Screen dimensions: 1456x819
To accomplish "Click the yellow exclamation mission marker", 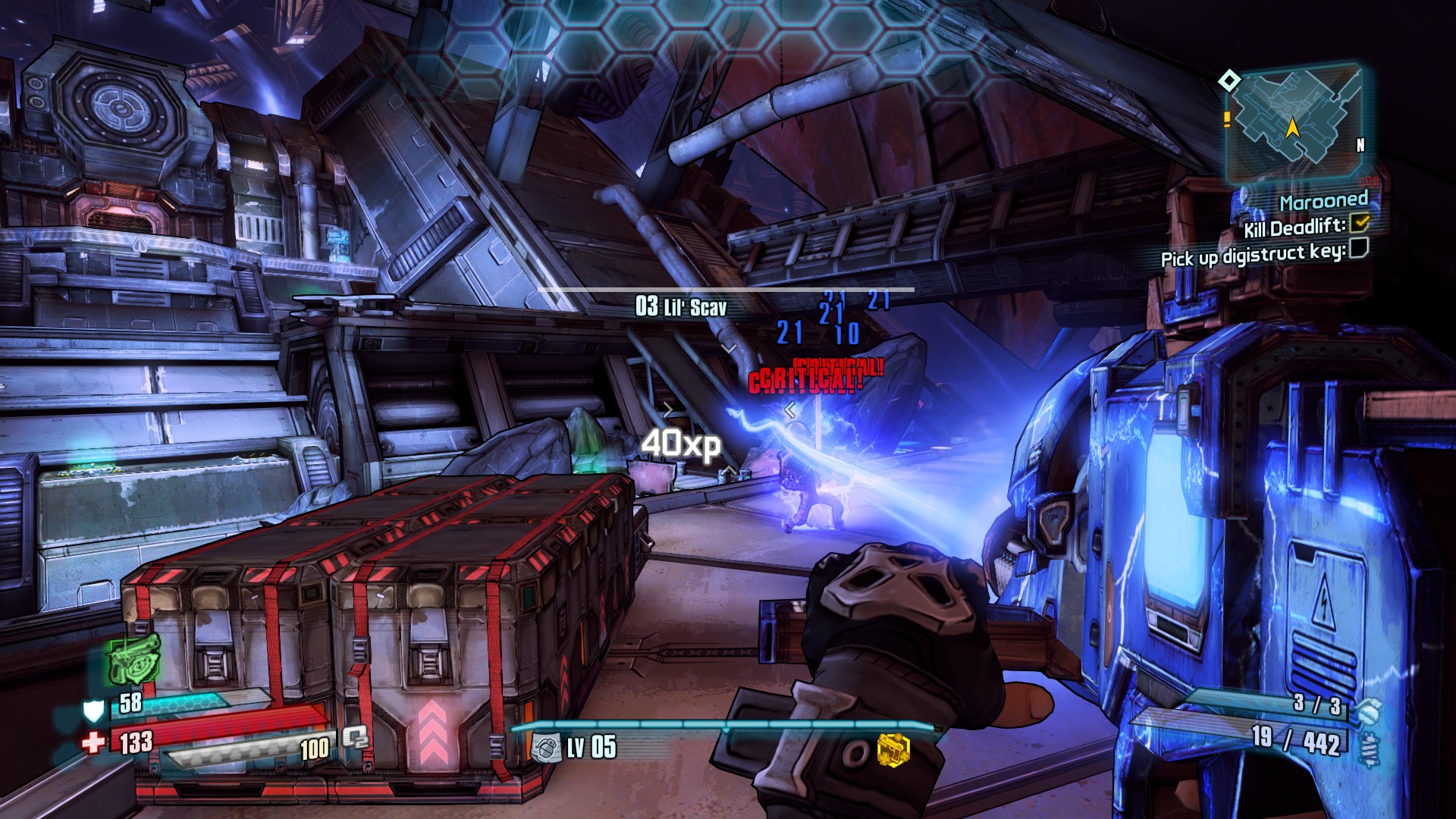I will (1227, 119).
